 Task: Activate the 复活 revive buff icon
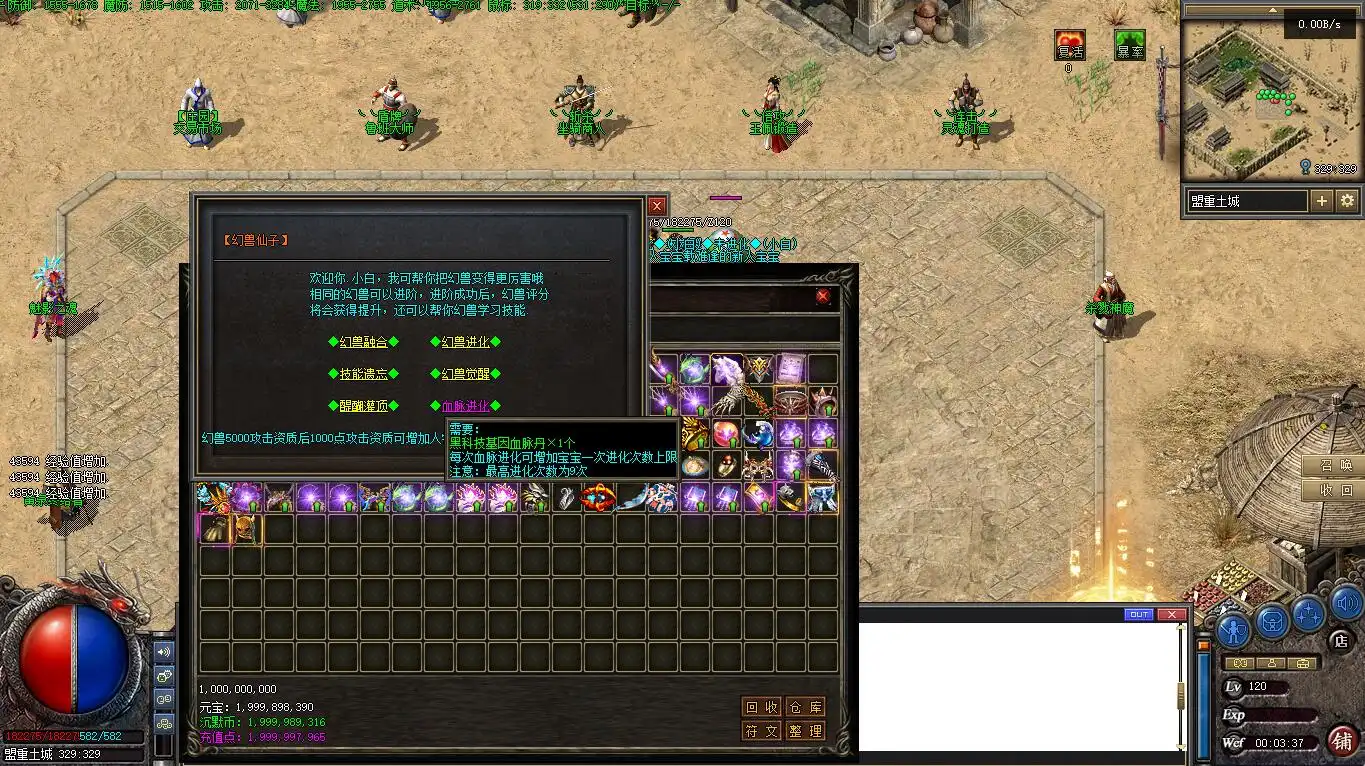[1070, 46]
